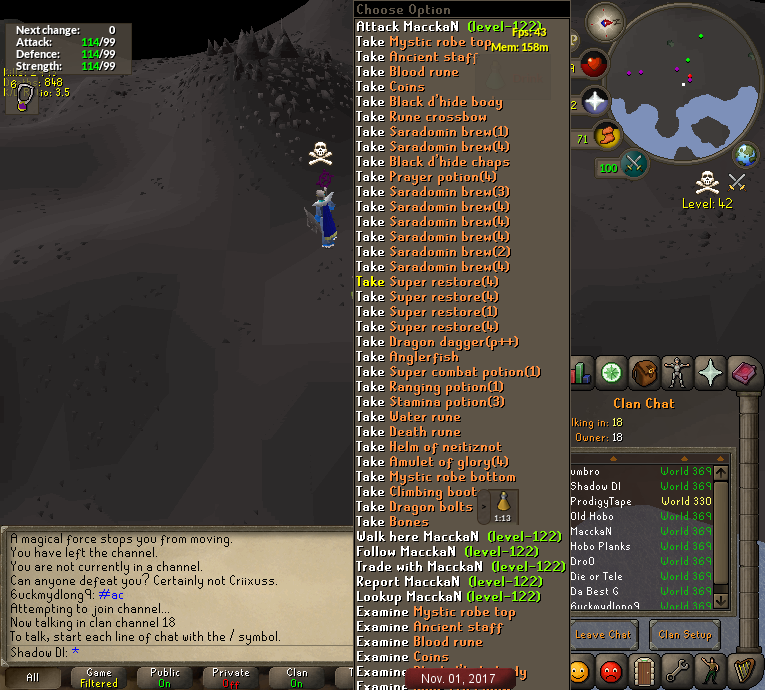Click the compass above the minimap
Image resolution: width=765 pixels, height=690 pixels.
tap(605, 19)
